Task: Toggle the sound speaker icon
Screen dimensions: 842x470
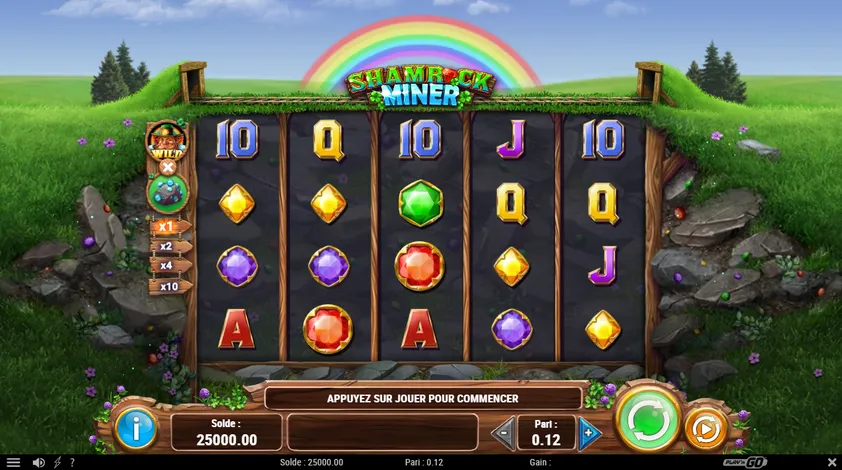Action: pyautogui.click(x=38, y=462)
